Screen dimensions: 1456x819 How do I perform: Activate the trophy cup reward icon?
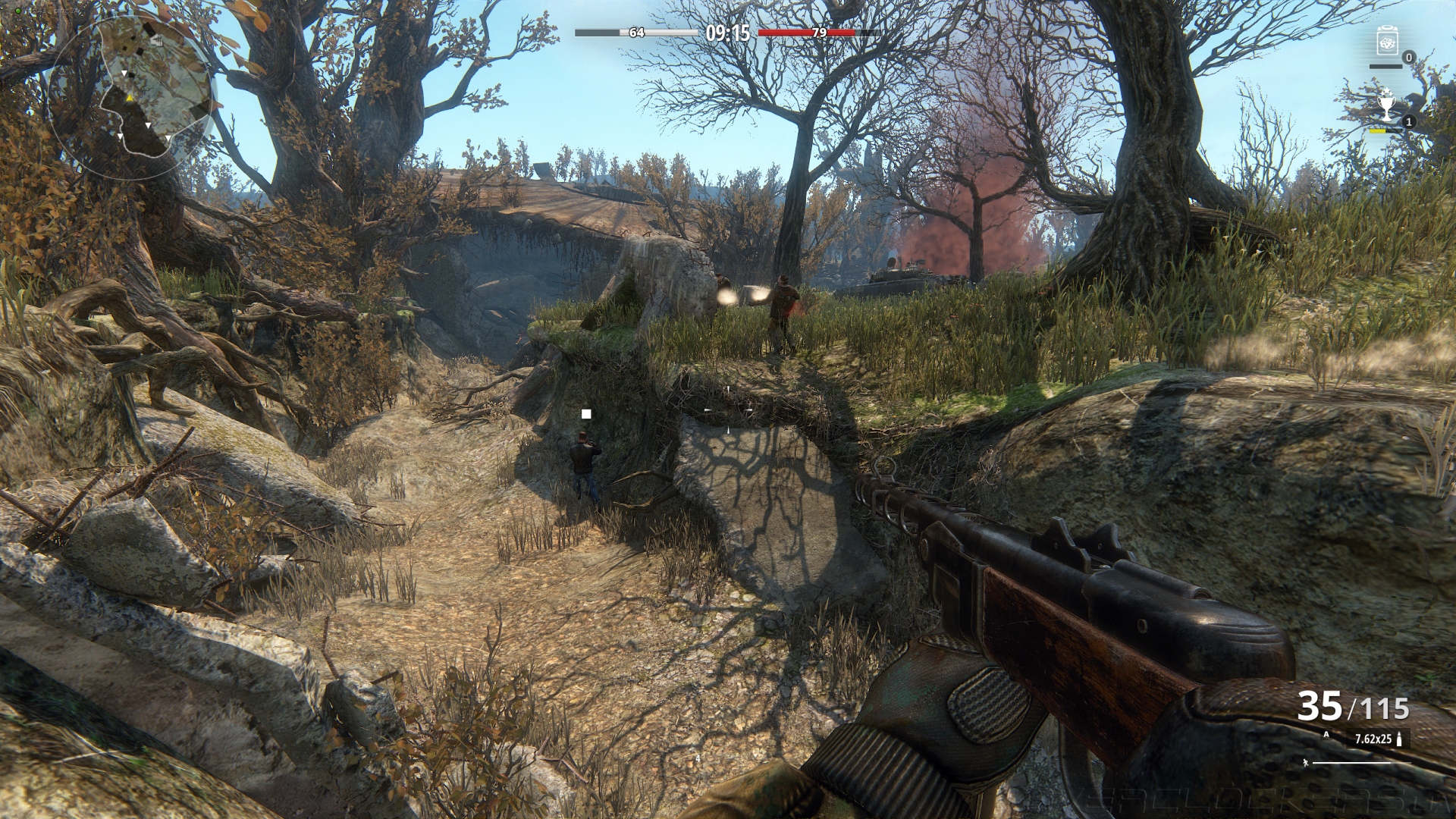click(1386, 107)
